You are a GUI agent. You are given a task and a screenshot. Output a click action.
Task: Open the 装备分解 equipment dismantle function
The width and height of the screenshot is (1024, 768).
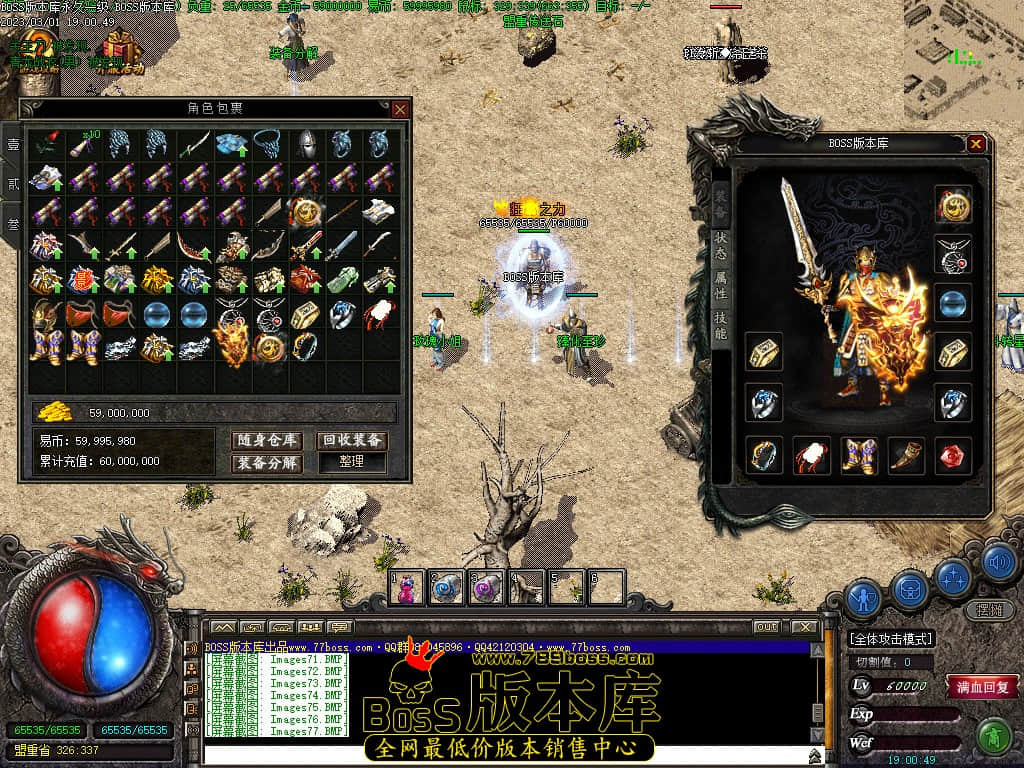point(267,463)
